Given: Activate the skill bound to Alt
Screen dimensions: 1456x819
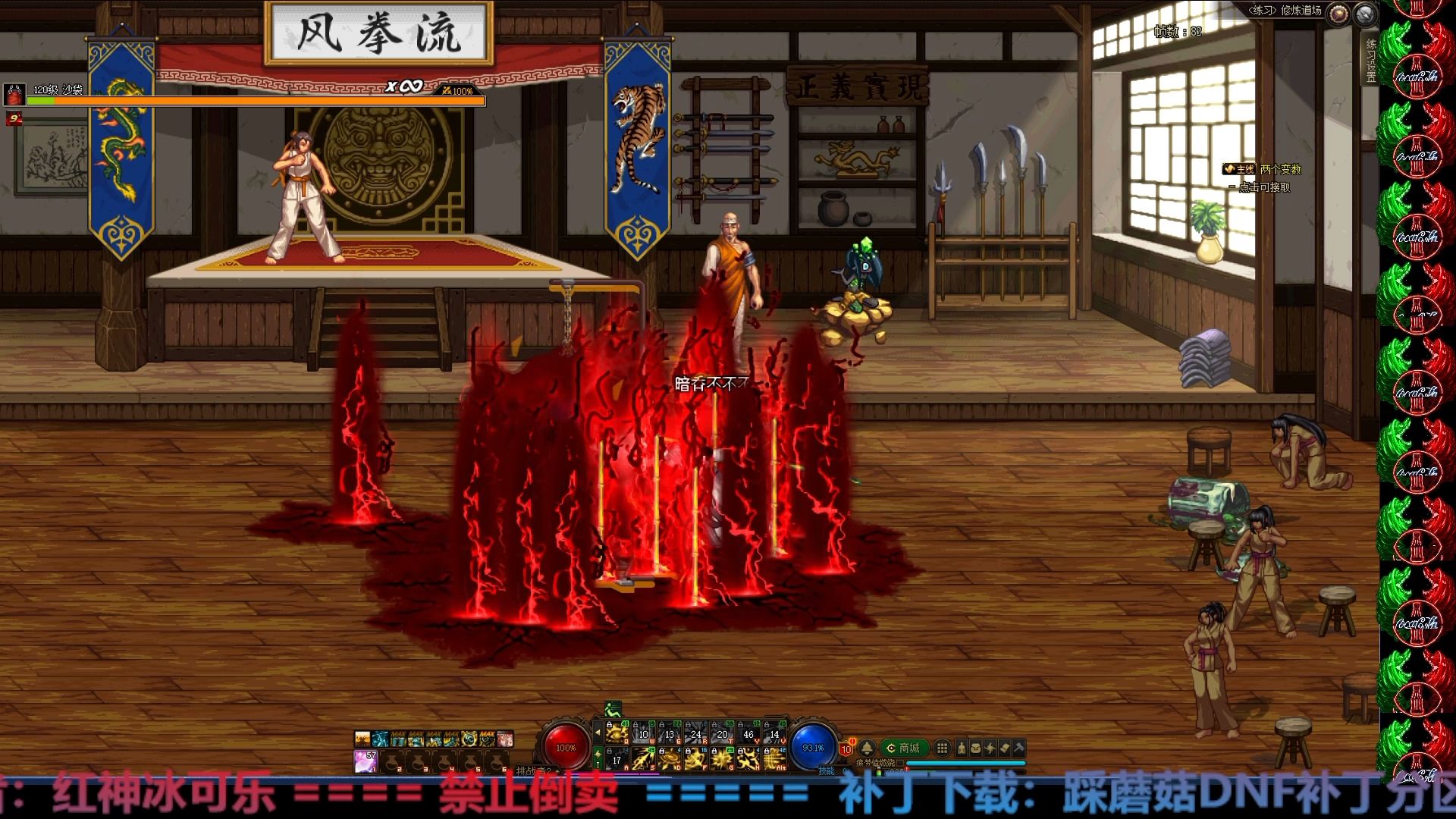Looking at the screenshot, I should click(x=774, y=758).
